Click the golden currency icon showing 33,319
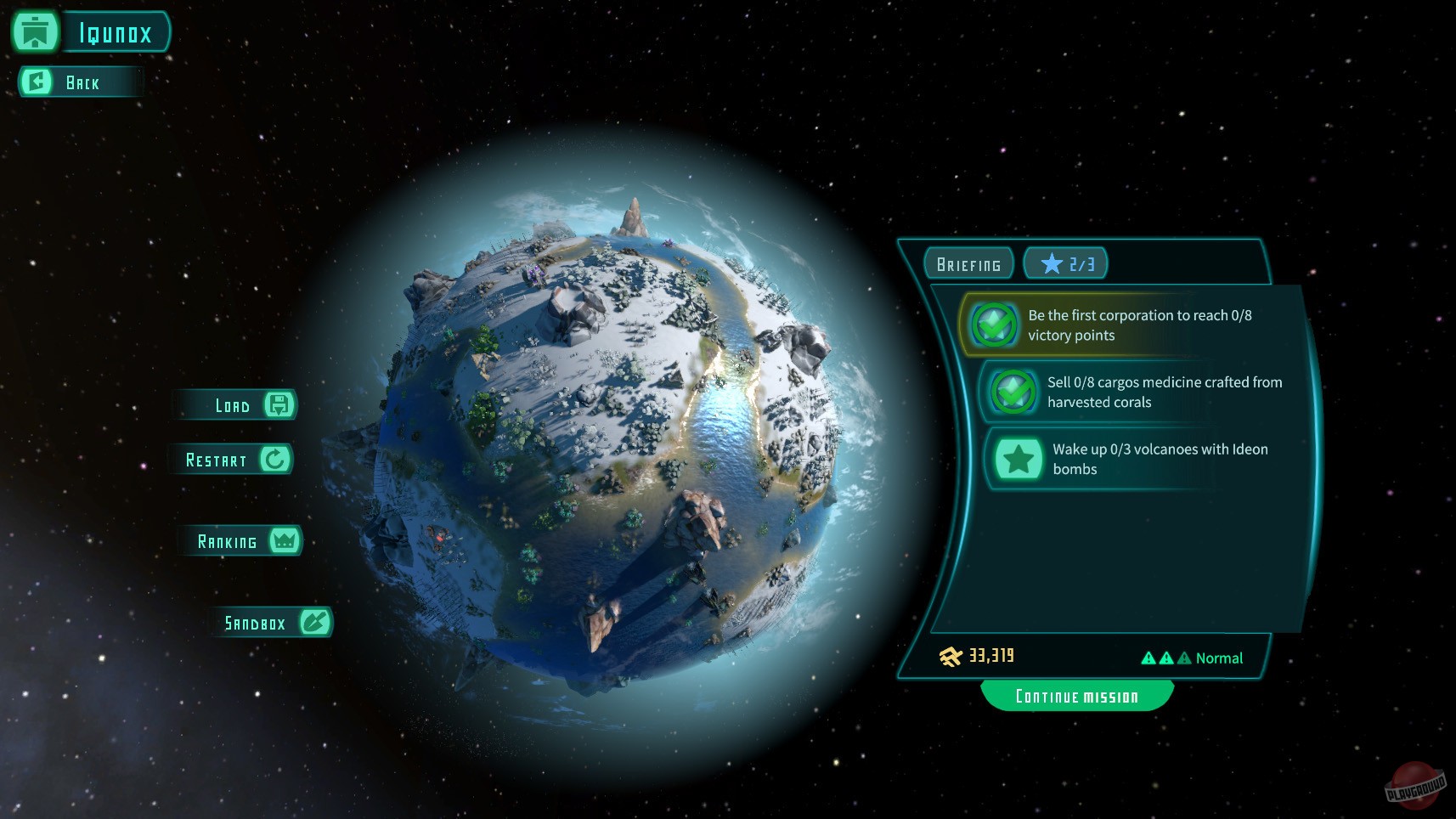This screenshot has width=1456, height=819. pyautogui.click(x=949, y=656)
